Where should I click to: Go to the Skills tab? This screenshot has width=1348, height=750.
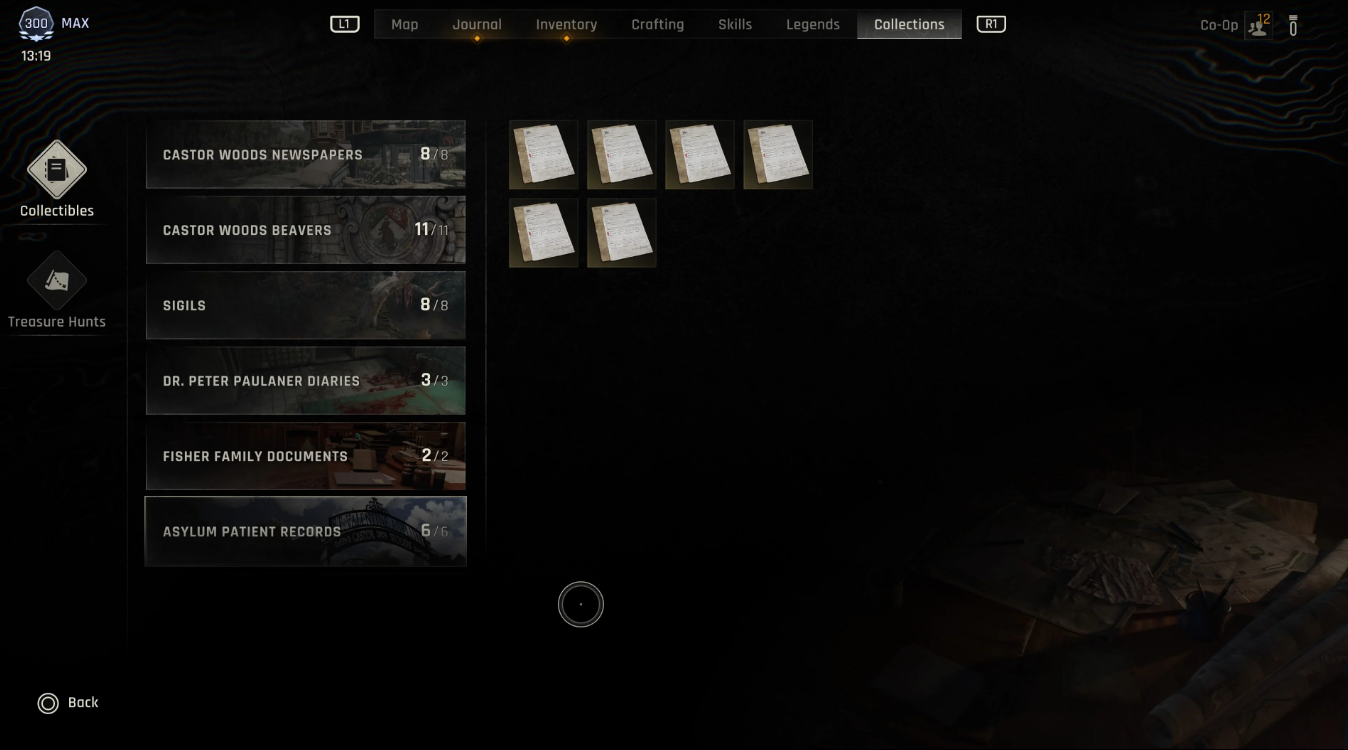pos(735,24)
